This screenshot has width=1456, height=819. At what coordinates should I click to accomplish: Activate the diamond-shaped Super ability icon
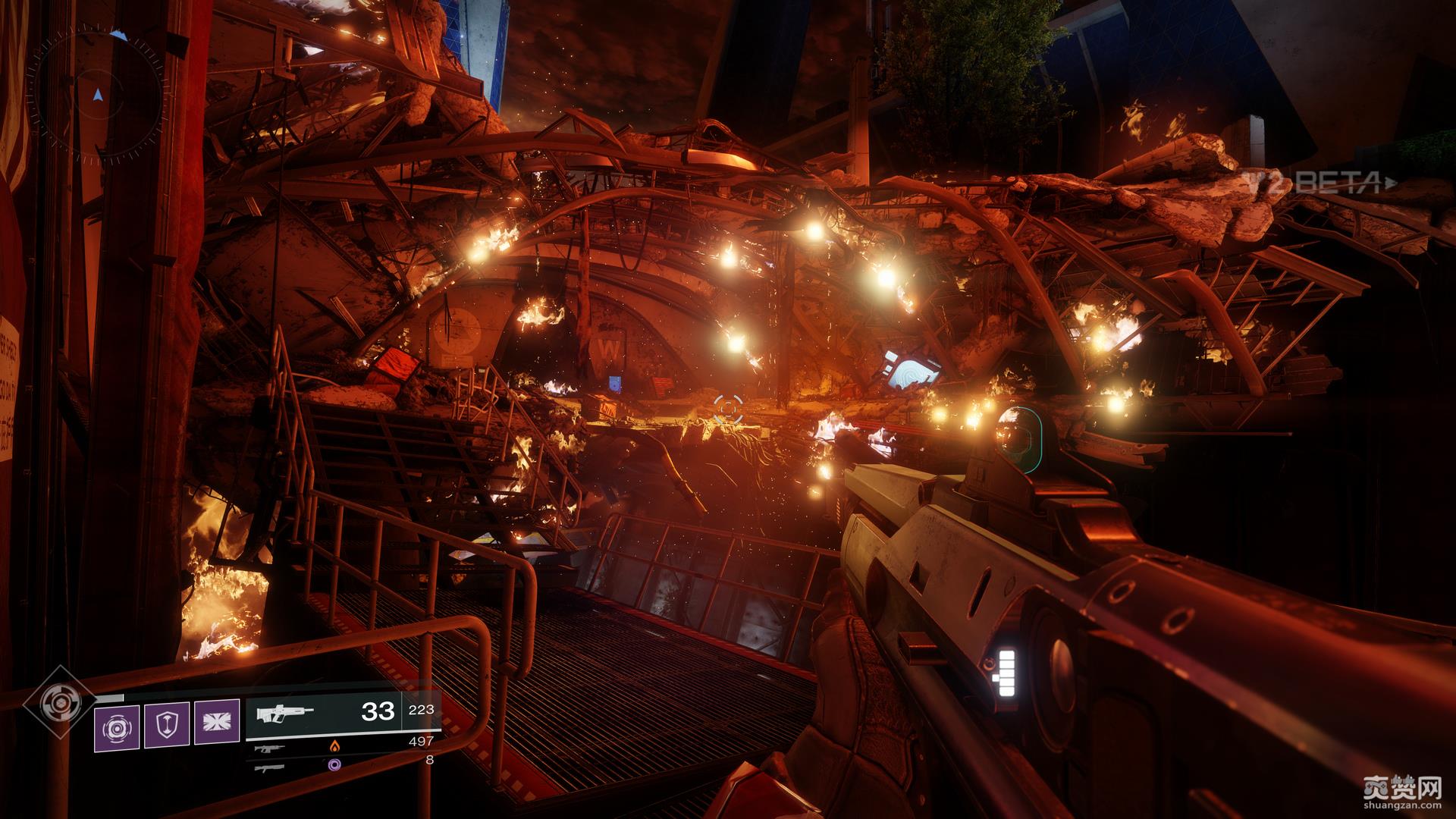59,702
